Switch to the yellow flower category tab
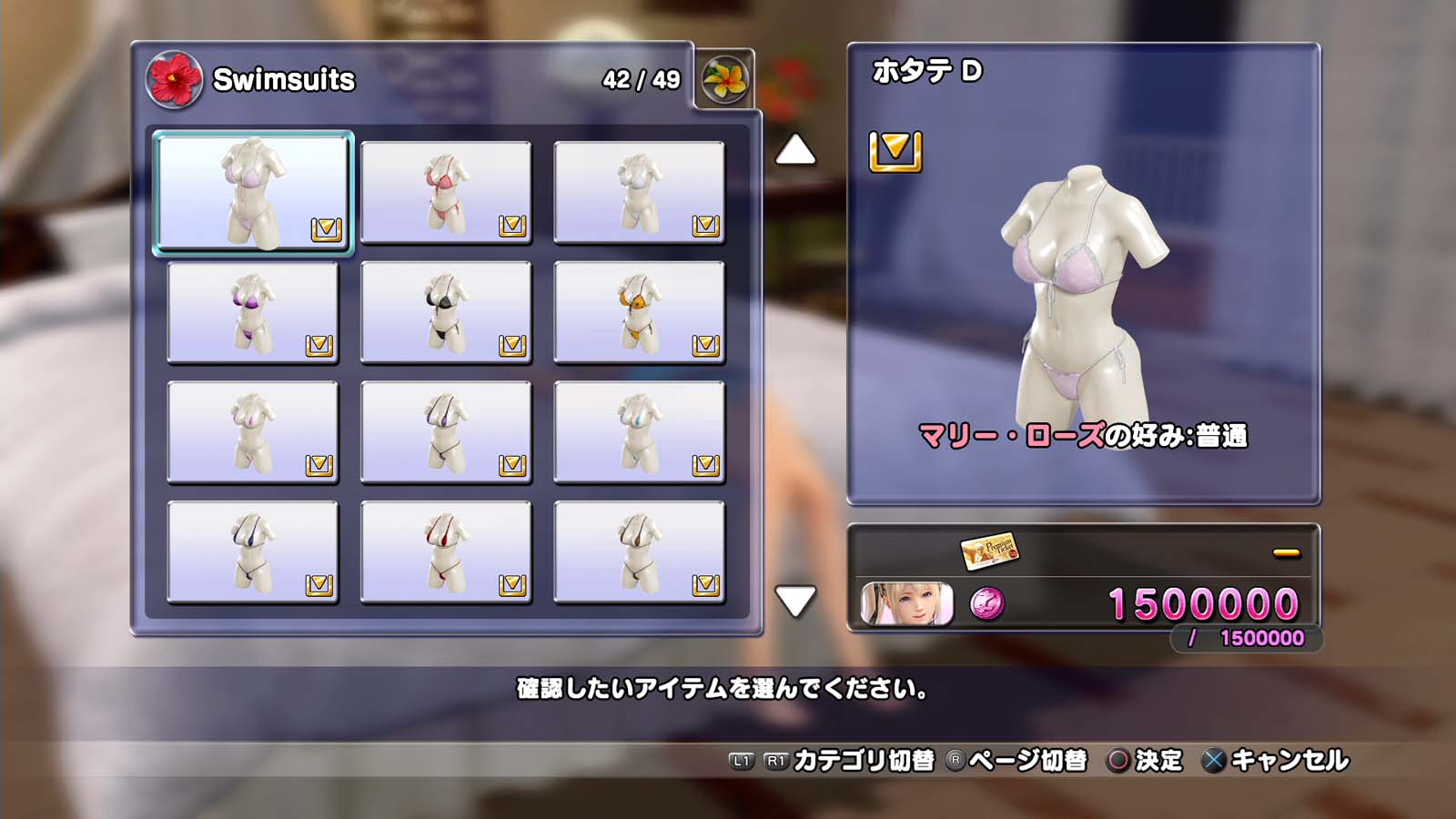Image resolution: width=1456 pixels, height=819 pixels. [724, 79]
